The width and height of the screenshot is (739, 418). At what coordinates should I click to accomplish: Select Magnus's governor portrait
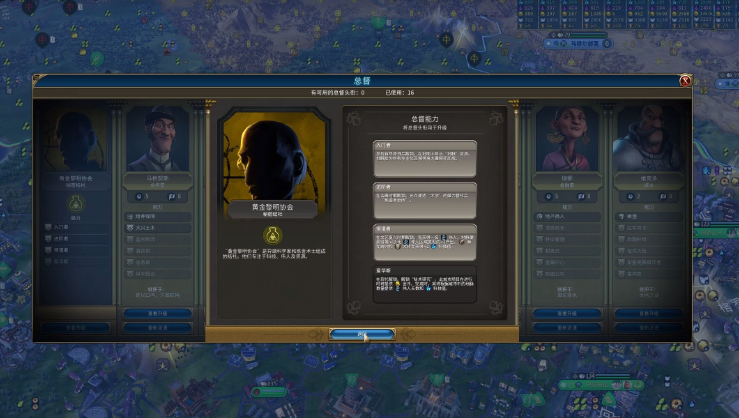click(x=159, y=140)
